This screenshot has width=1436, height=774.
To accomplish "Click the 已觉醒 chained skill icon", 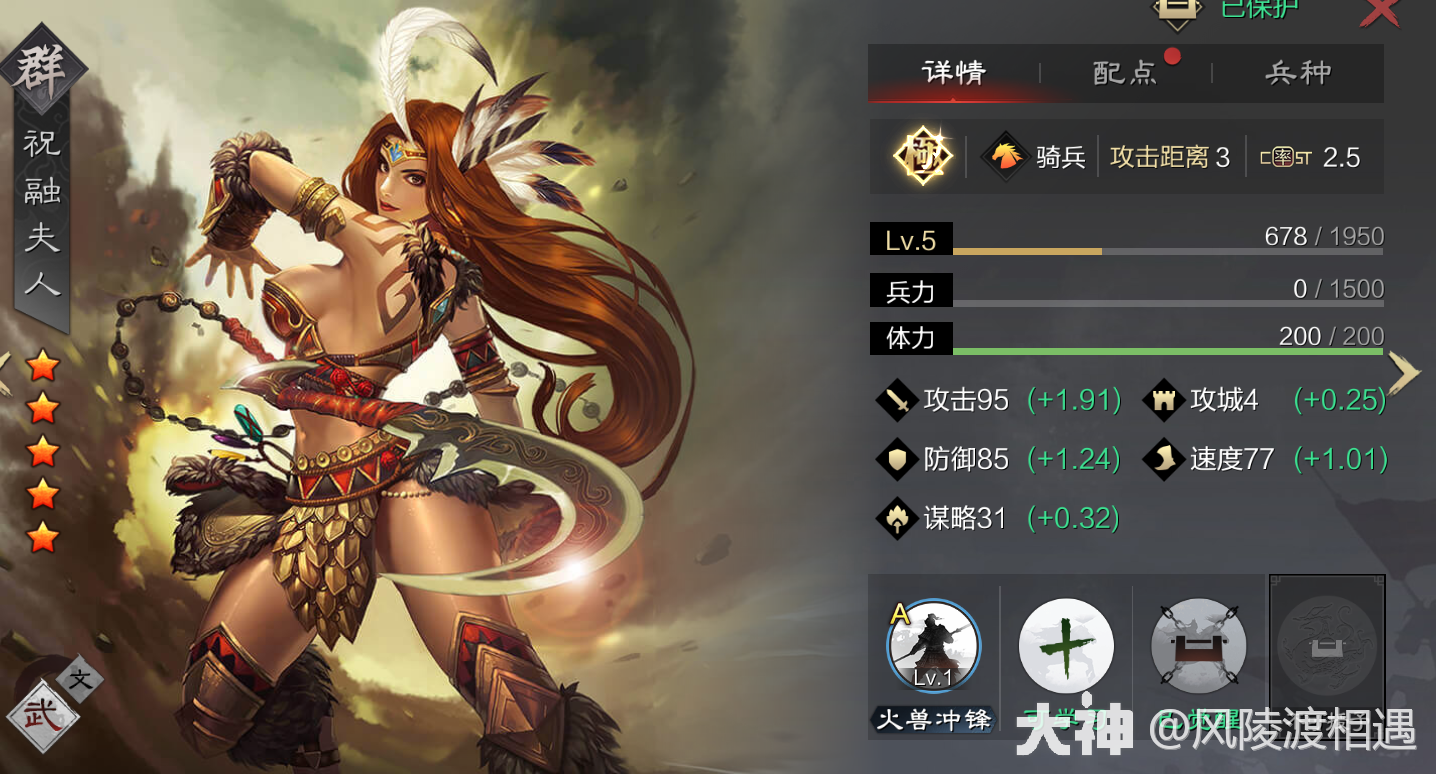I will point(1197,646).
